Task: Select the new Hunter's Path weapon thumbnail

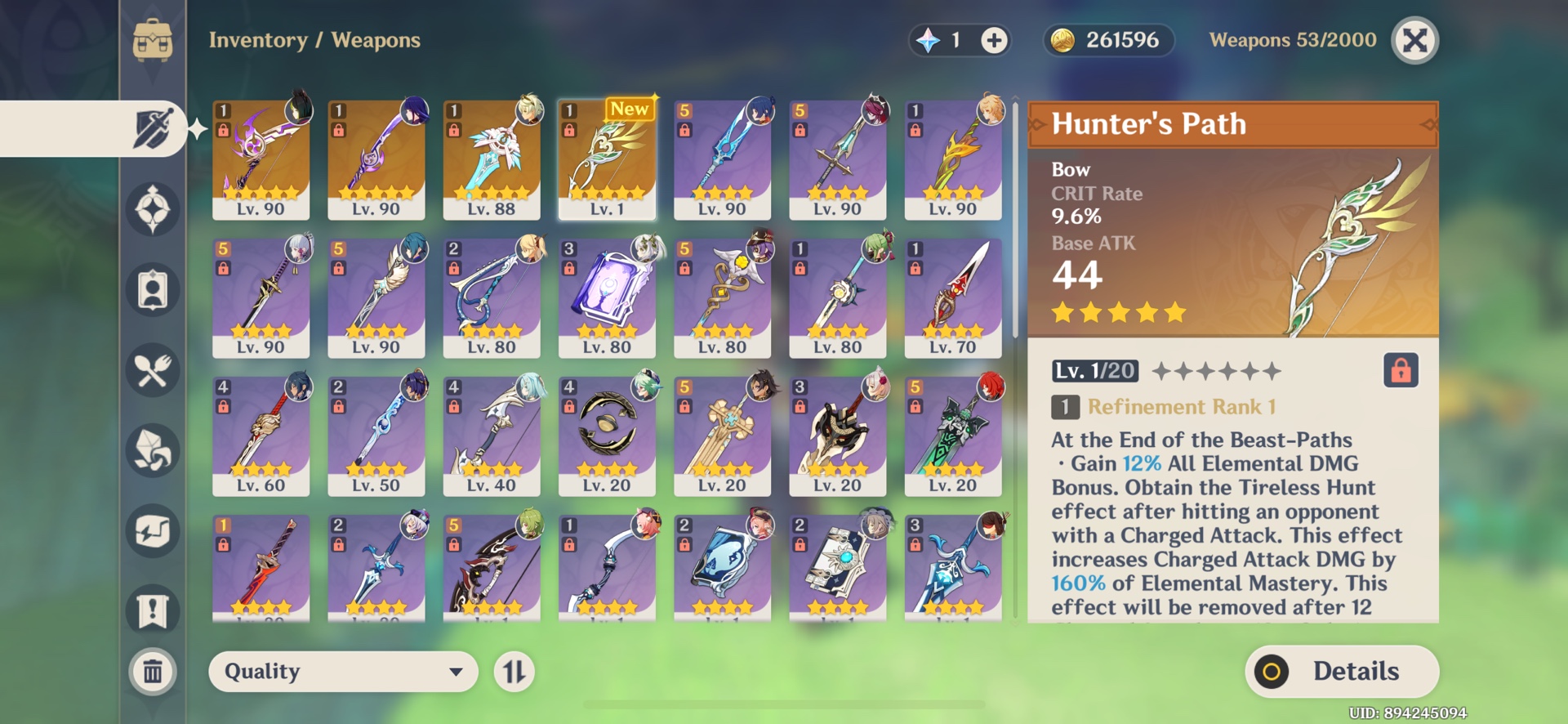Action: point(607,158)
